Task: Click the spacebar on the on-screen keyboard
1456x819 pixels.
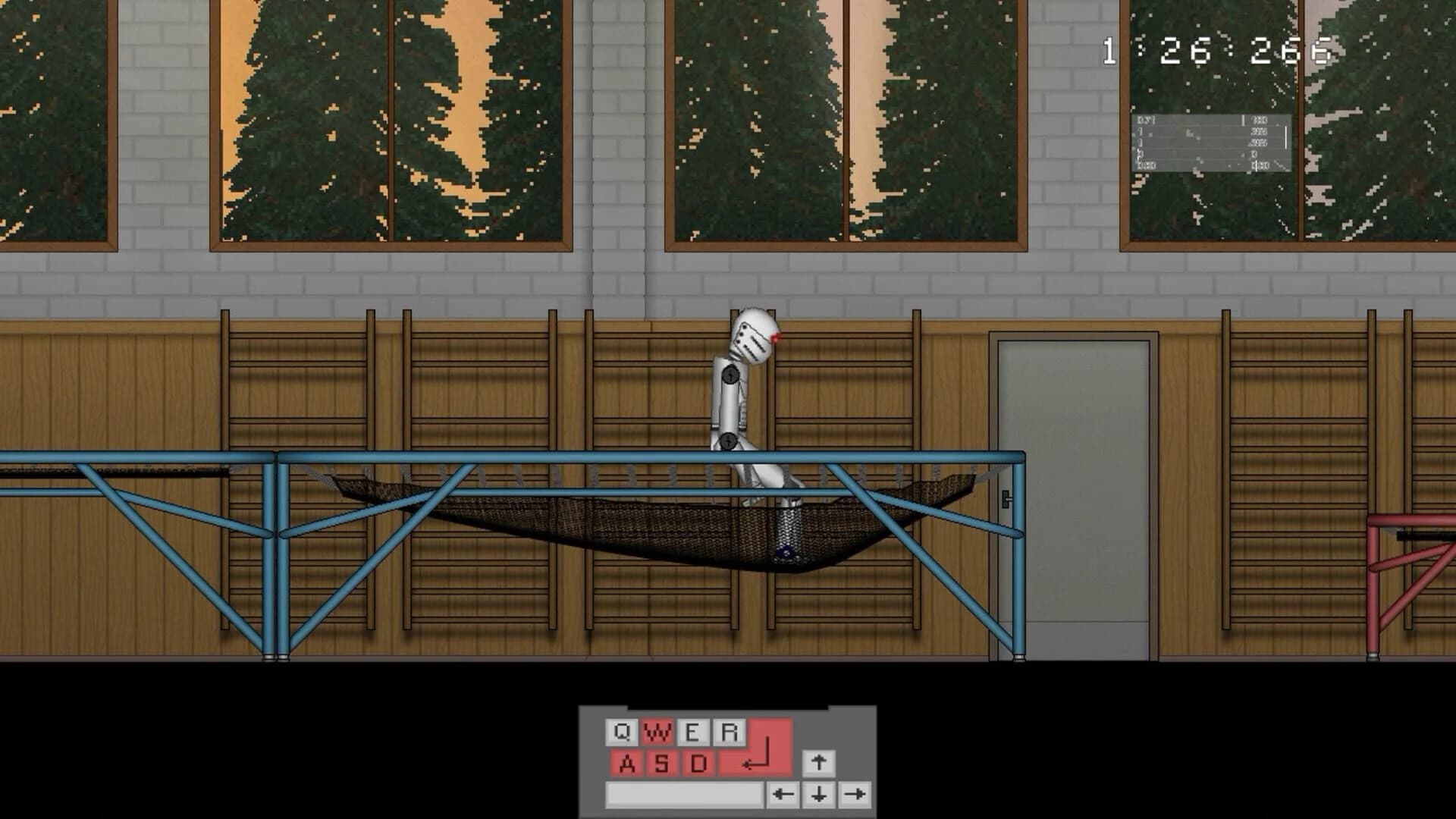Action: coord(684,795)
